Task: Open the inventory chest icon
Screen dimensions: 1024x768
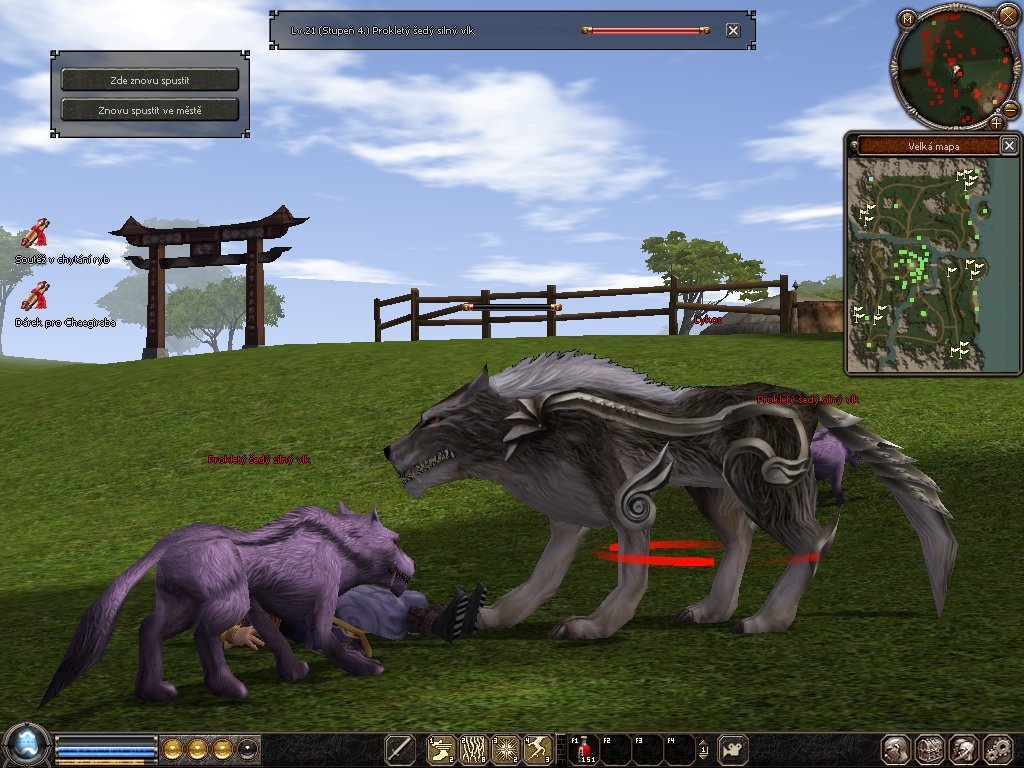Action: click(x=931, y=749)
